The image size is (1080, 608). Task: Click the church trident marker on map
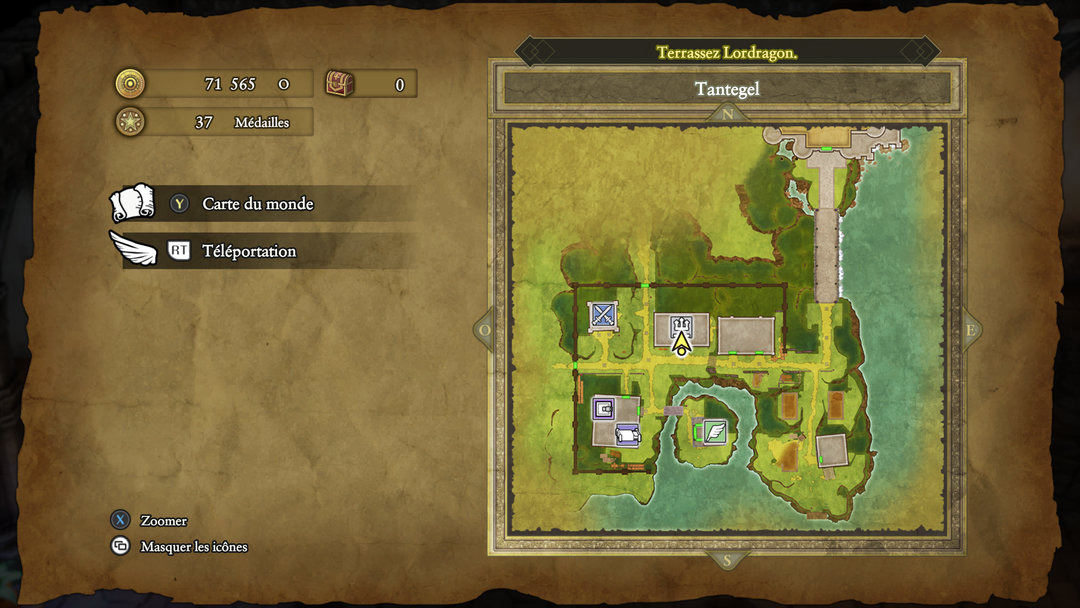pos(681,325)
